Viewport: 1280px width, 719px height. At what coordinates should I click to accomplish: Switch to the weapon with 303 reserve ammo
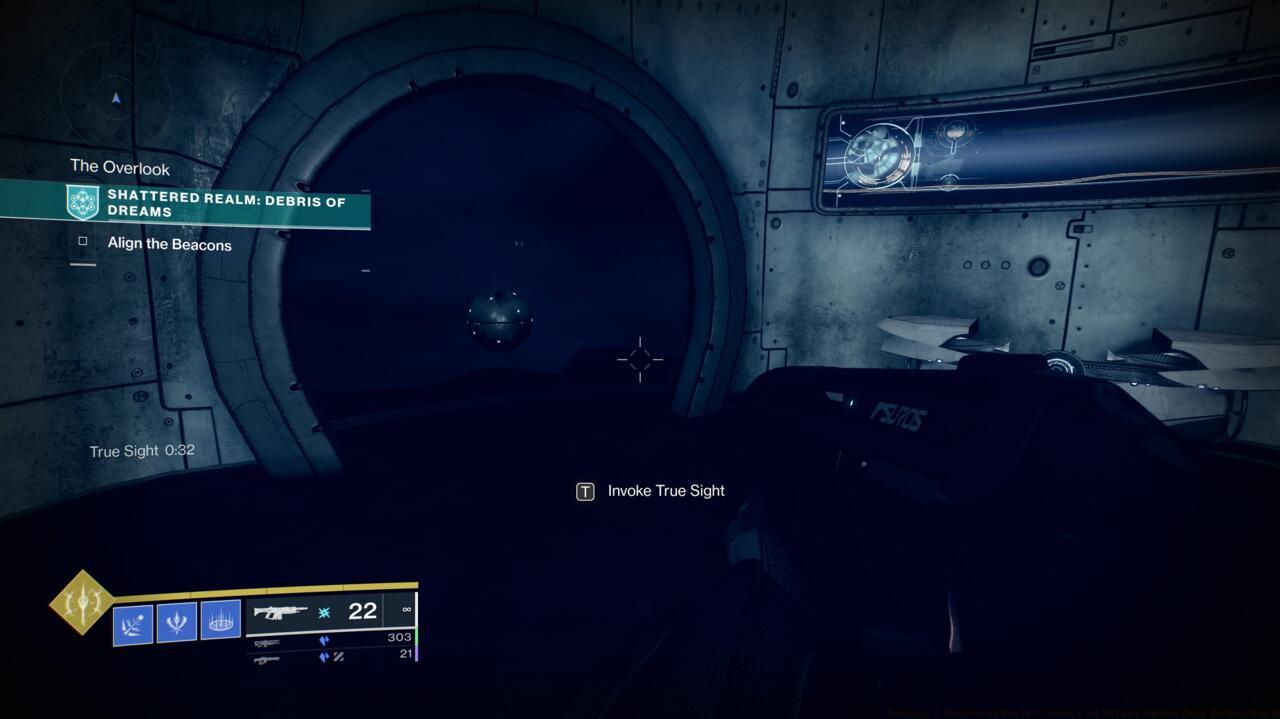330,640
